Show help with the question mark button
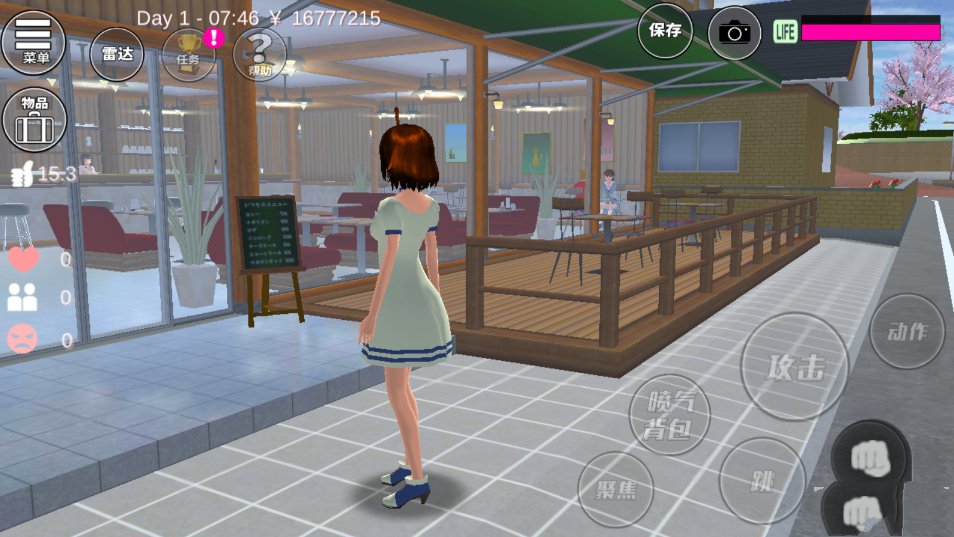This screenshot has width=954, height=537. [259, 53]
